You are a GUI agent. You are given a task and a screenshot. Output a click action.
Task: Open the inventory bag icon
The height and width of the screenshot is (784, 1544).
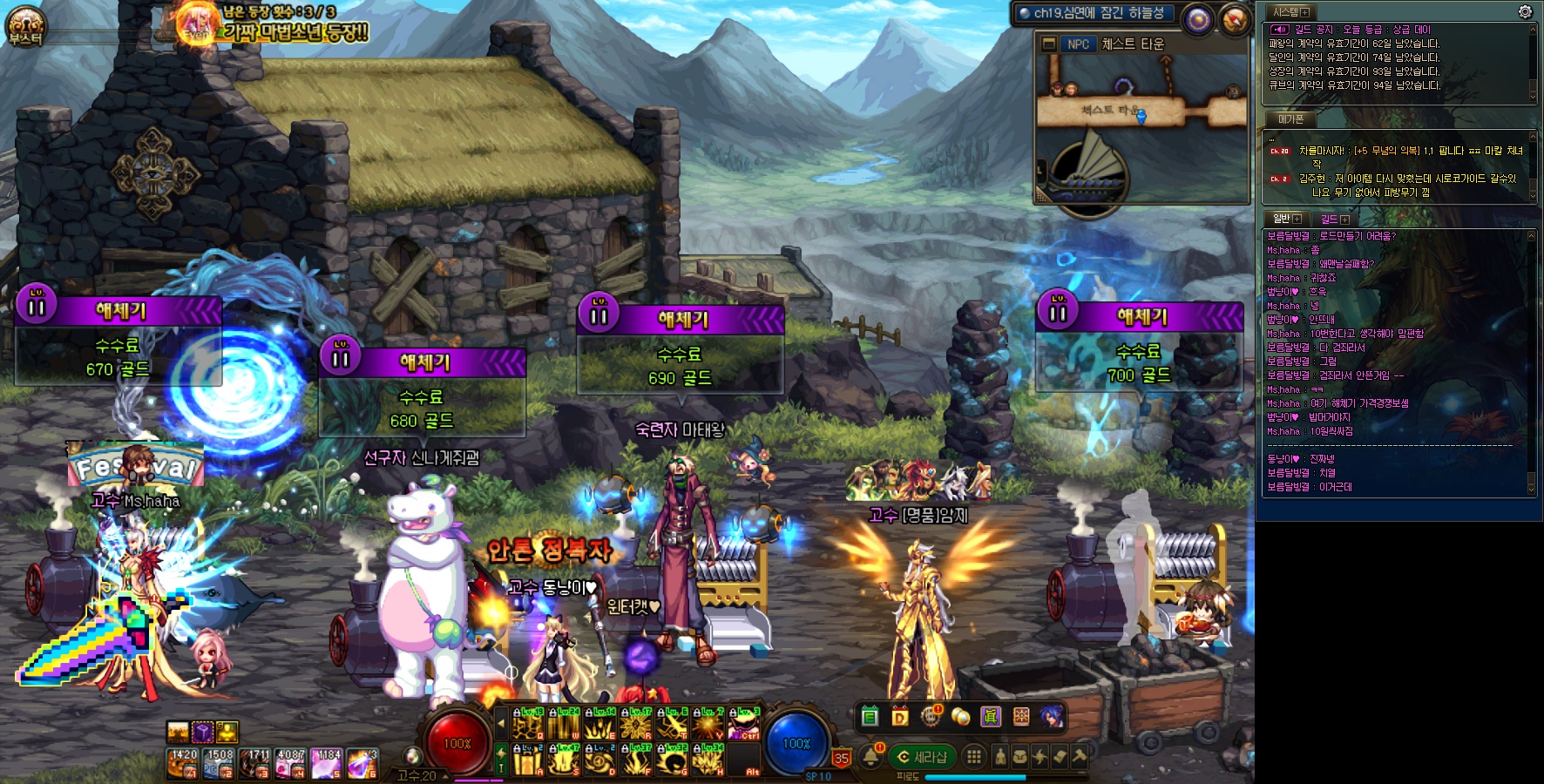pyautogui.click(x=1019, y=757)
